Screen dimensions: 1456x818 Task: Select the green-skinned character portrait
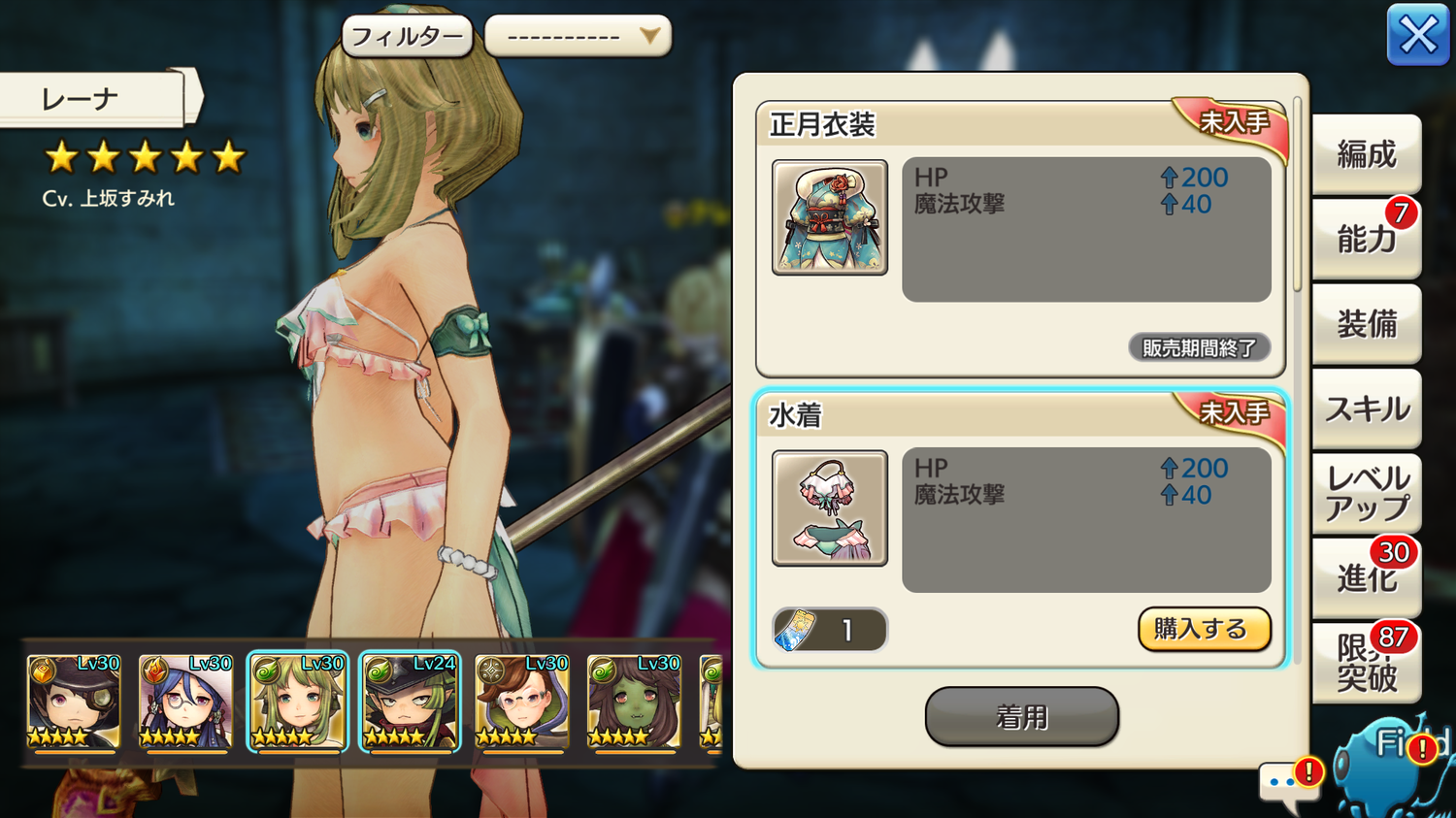click(633, 701)
